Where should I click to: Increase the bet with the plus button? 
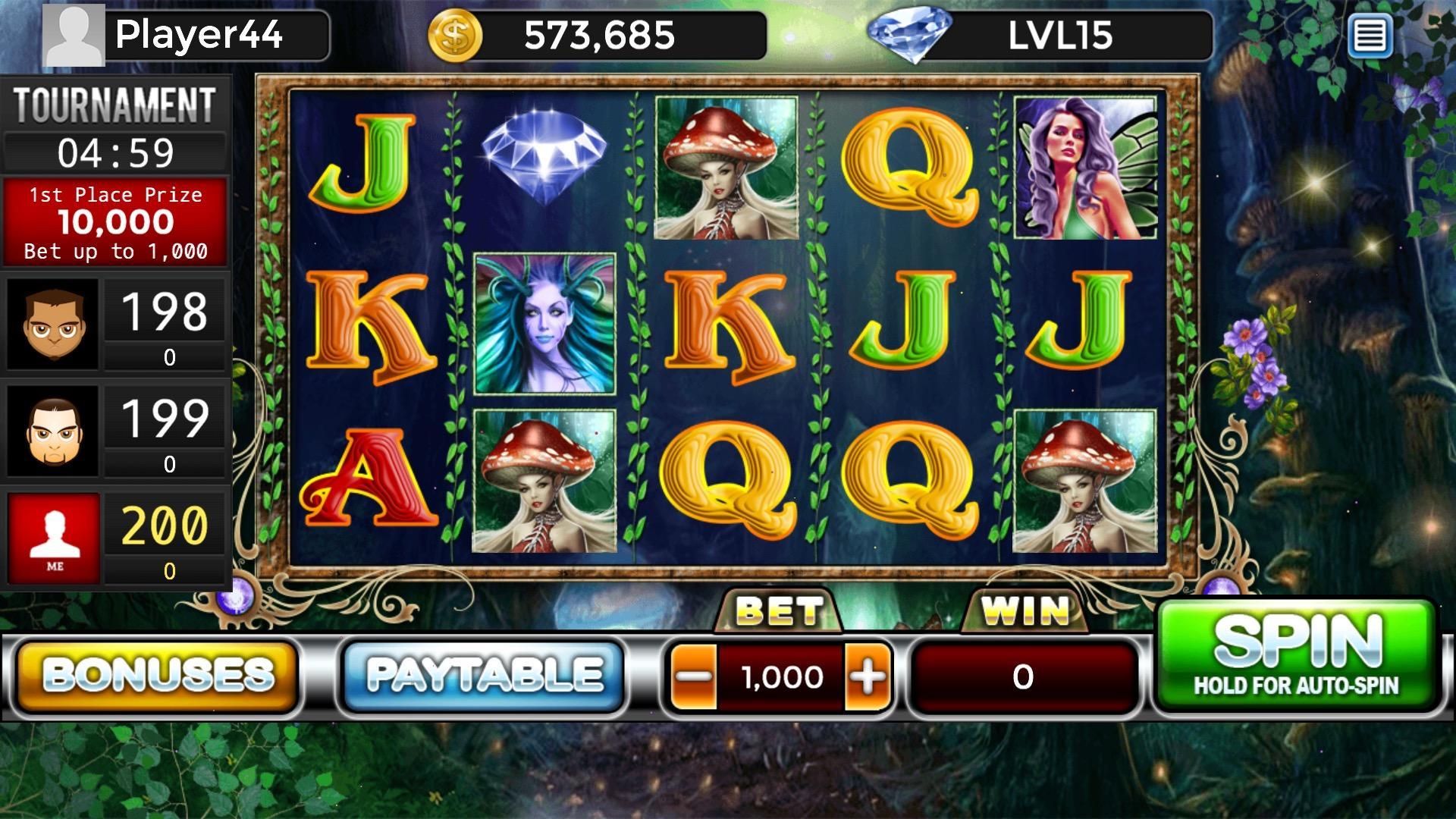point(867,675)
